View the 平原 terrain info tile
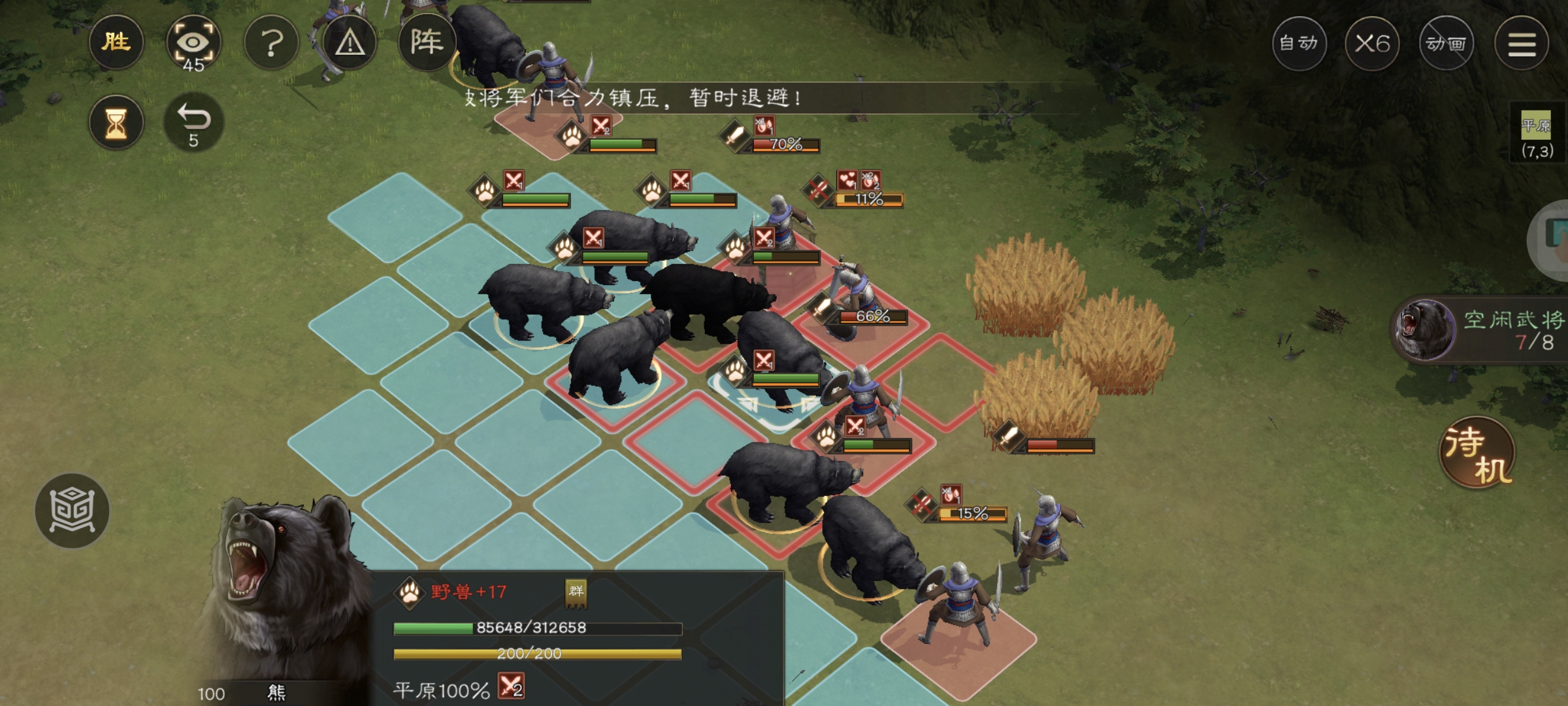Viewport: 1568px width, 706px height. 1536,134
